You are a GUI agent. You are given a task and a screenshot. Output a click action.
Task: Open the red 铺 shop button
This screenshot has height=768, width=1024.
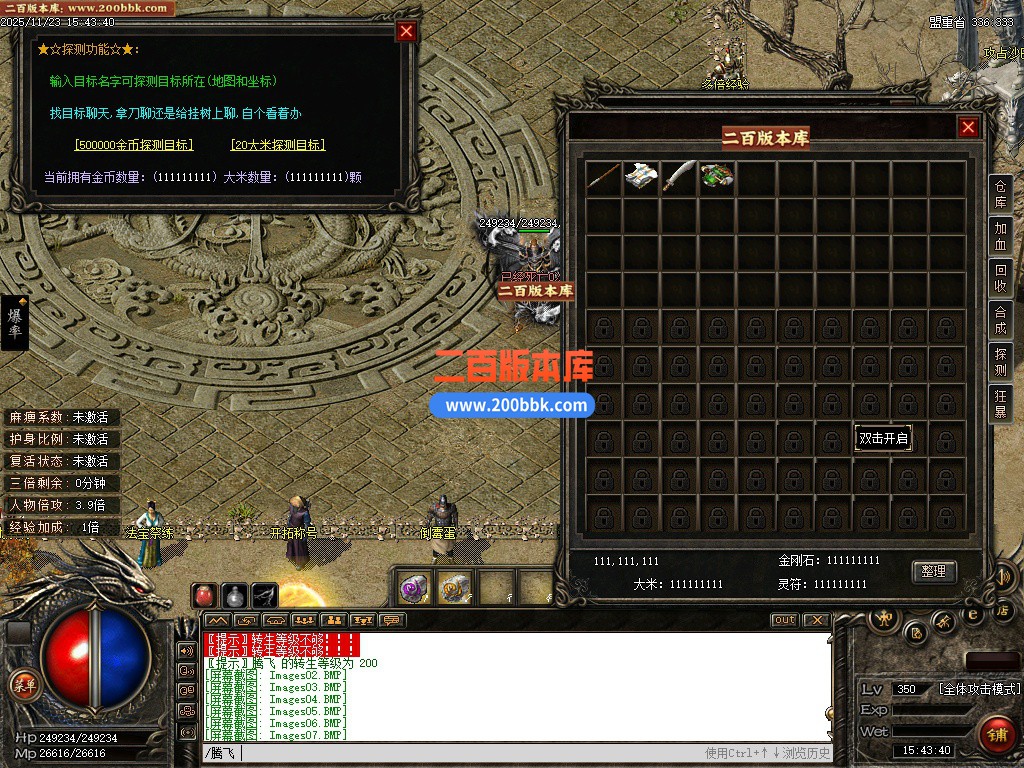coord(996,735)
